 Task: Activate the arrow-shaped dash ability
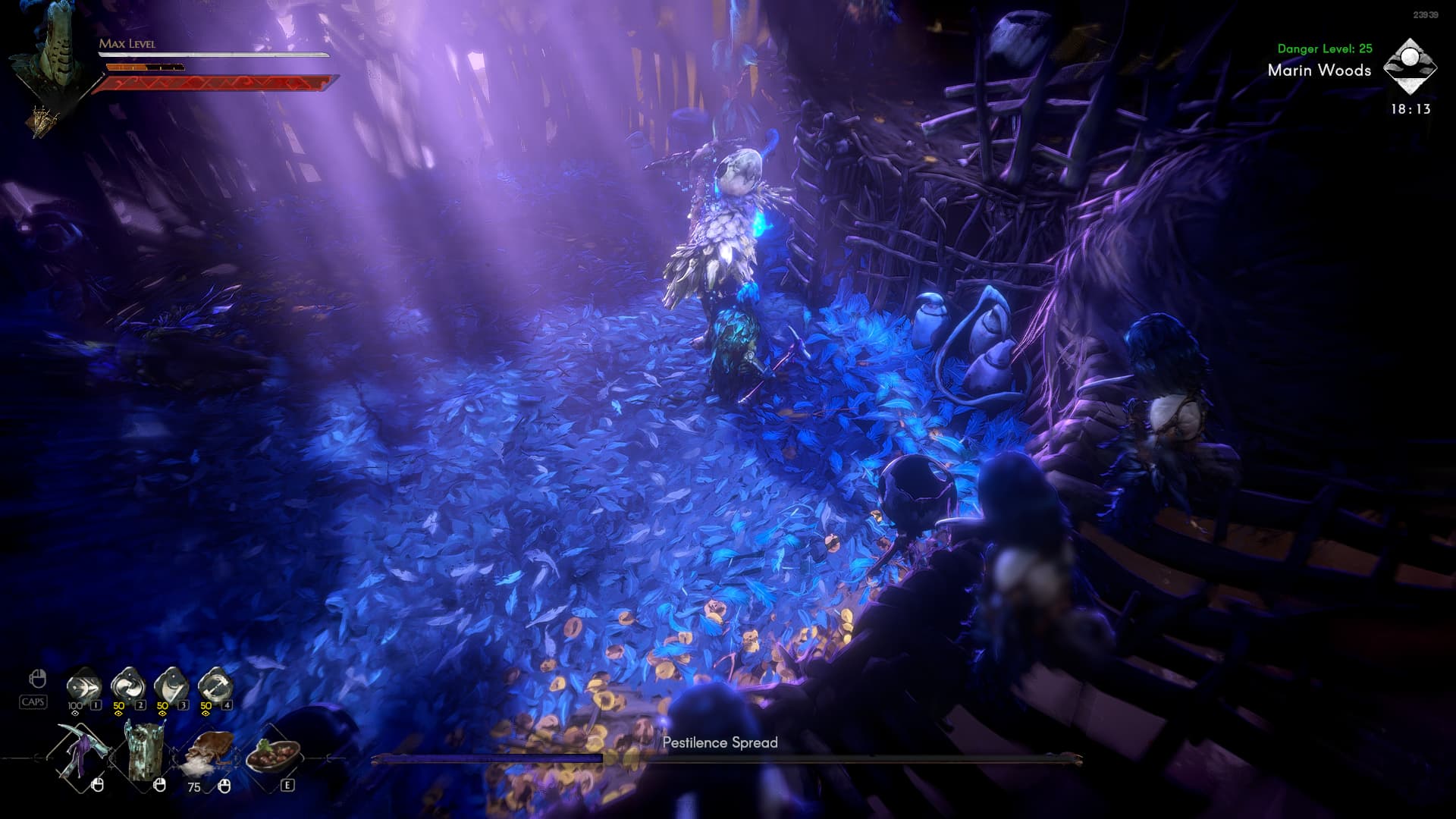83,686
